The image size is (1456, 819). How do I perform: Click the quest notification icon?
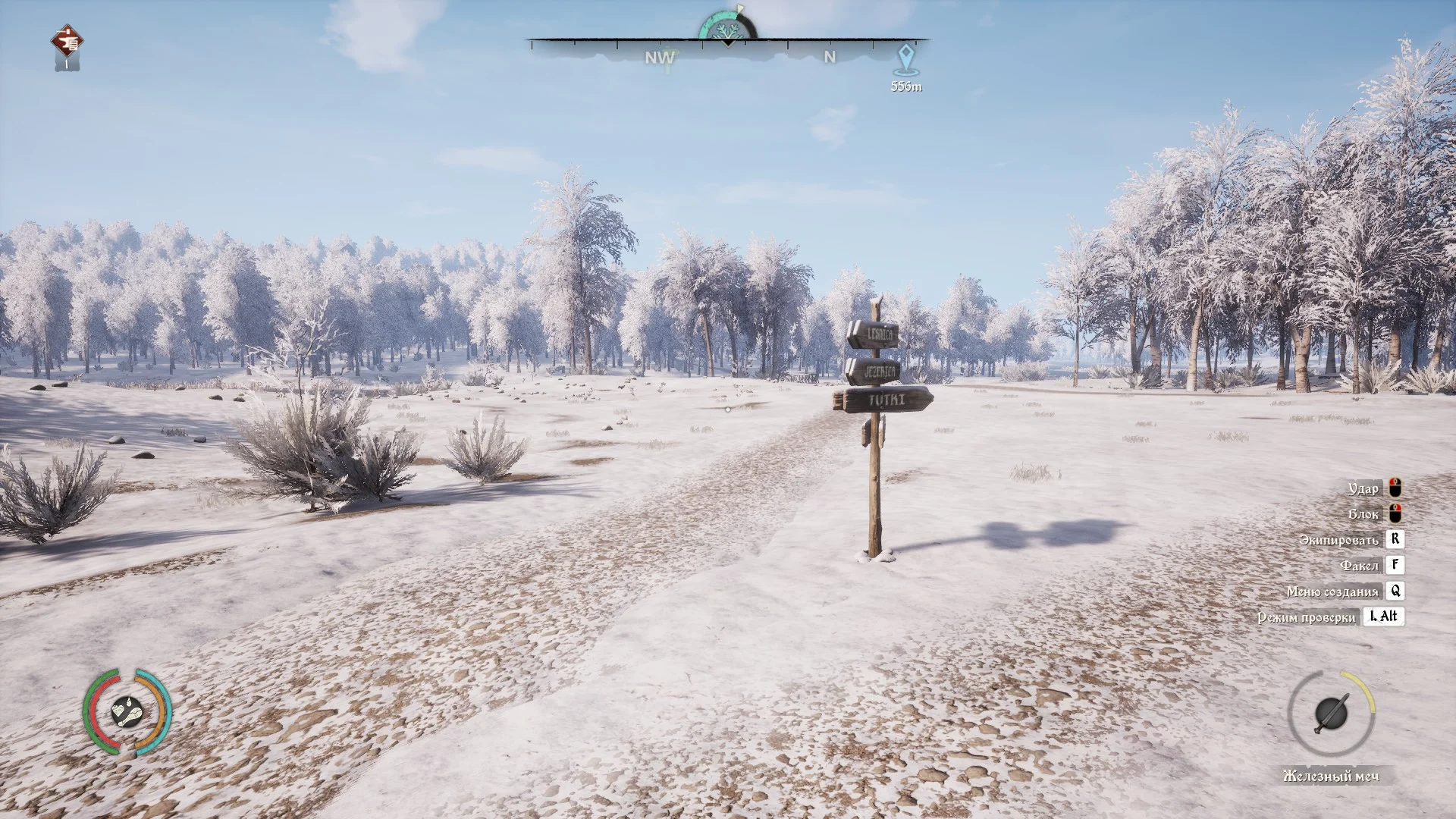(67, 44)
